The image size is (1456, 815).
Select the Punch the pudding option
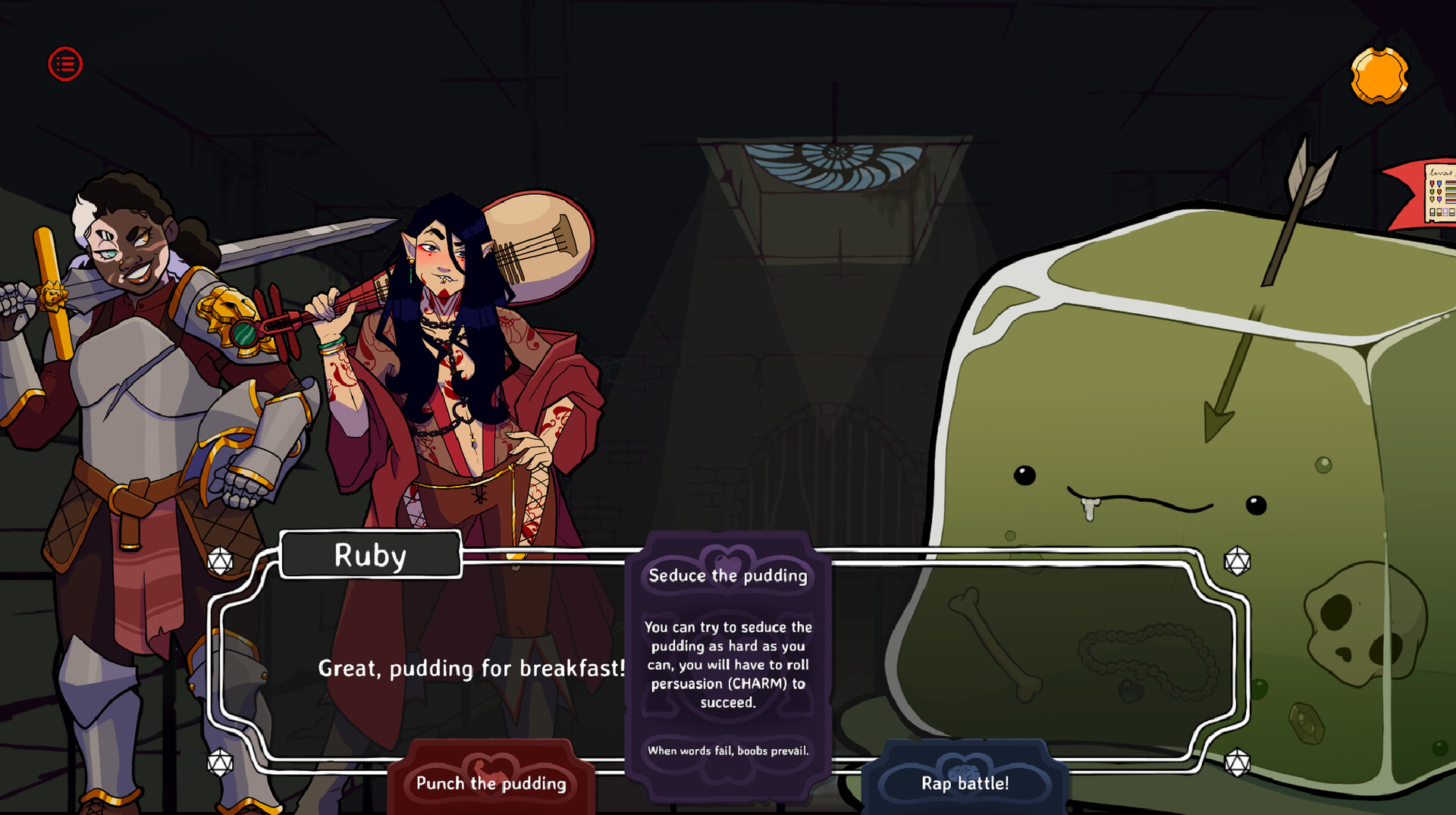[x=490, y=784]
